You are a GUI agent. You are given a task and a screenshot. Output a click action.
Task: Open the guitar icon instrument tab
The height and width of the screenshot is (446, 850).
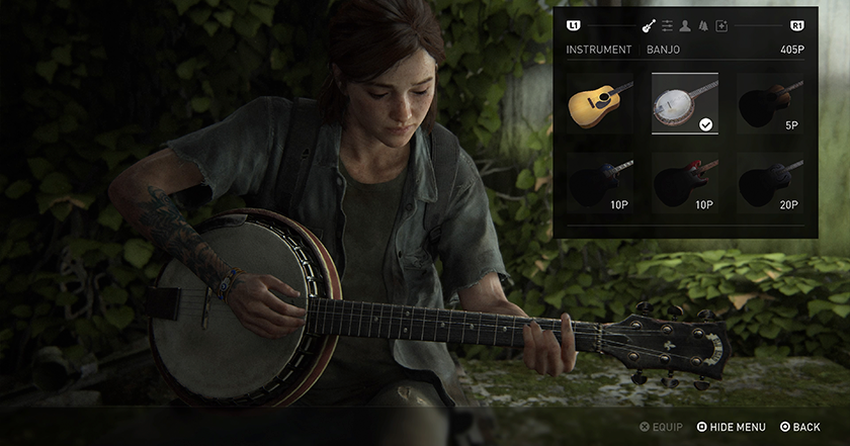[648, 25]
